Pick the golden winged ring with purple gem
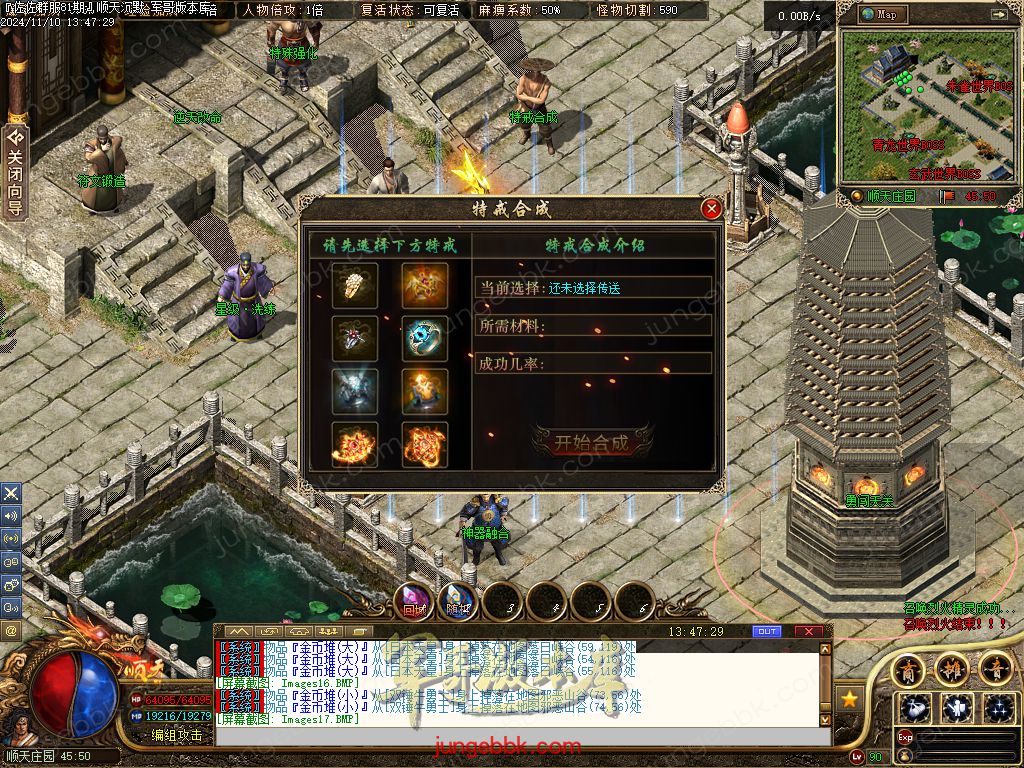The height and width of the screenshot is (768, 1024). (425, 286)
